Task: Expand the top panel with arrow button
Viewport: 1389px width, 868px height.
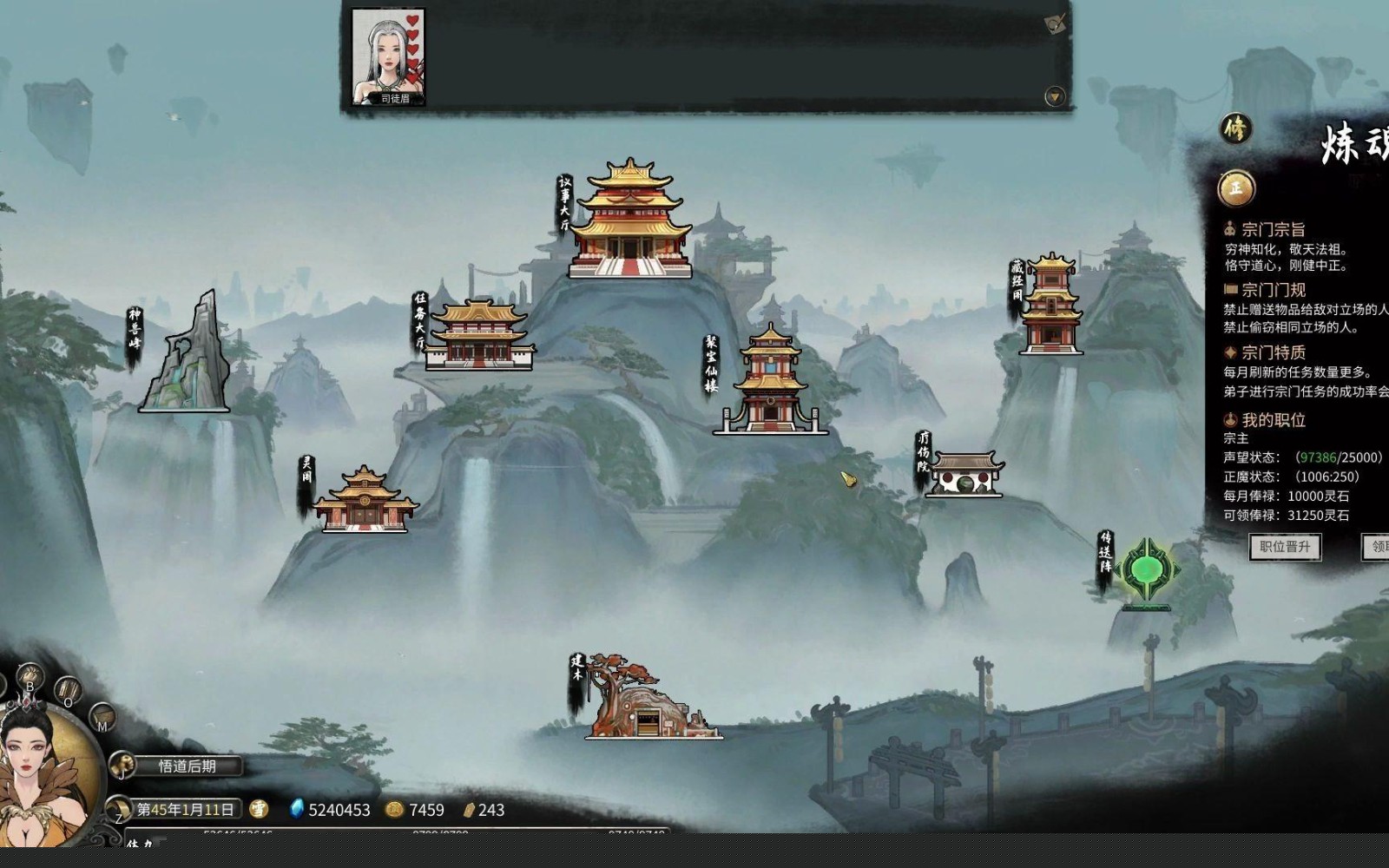Action: [x=1055, y=96]
